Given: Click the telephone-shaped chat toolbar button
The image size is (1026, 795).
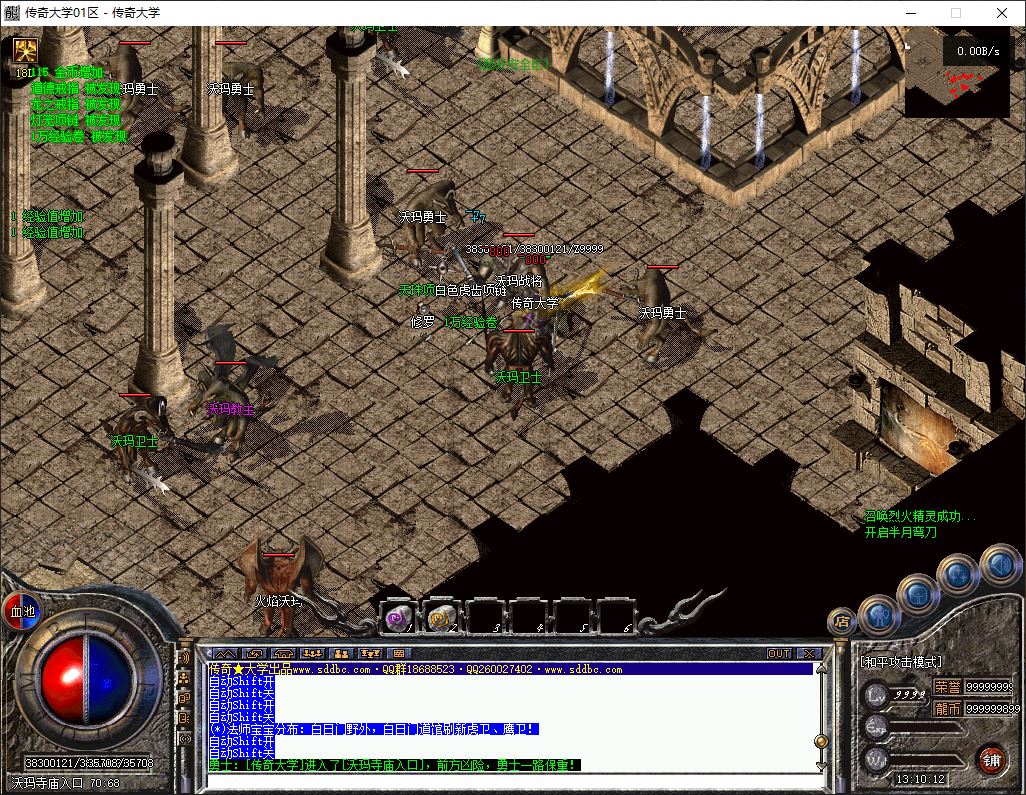Looking at the screenshot, I should pyautogui.click(x=283, y=653).
